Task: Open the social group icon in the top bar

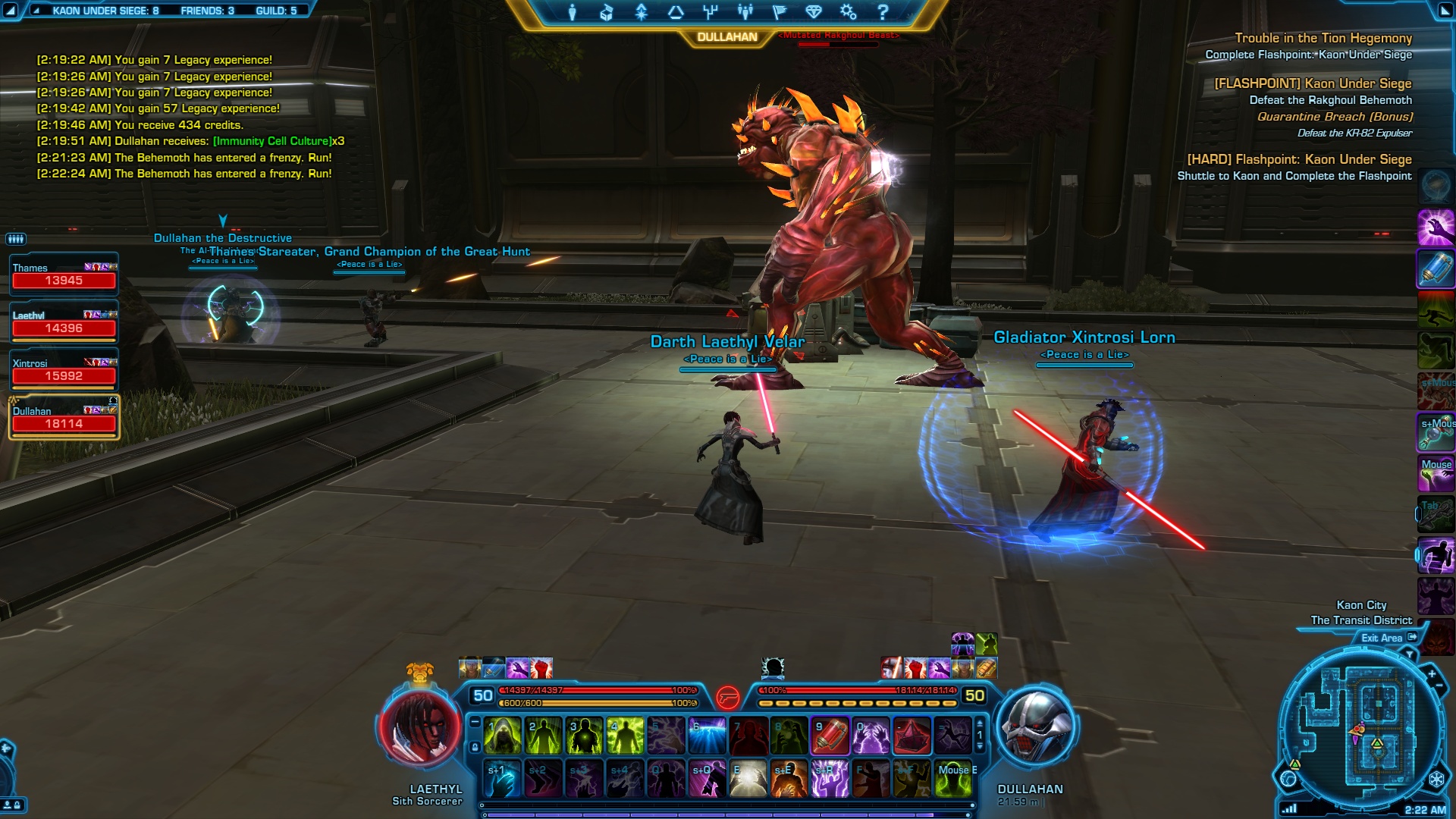Action: [x=745, y=12]
